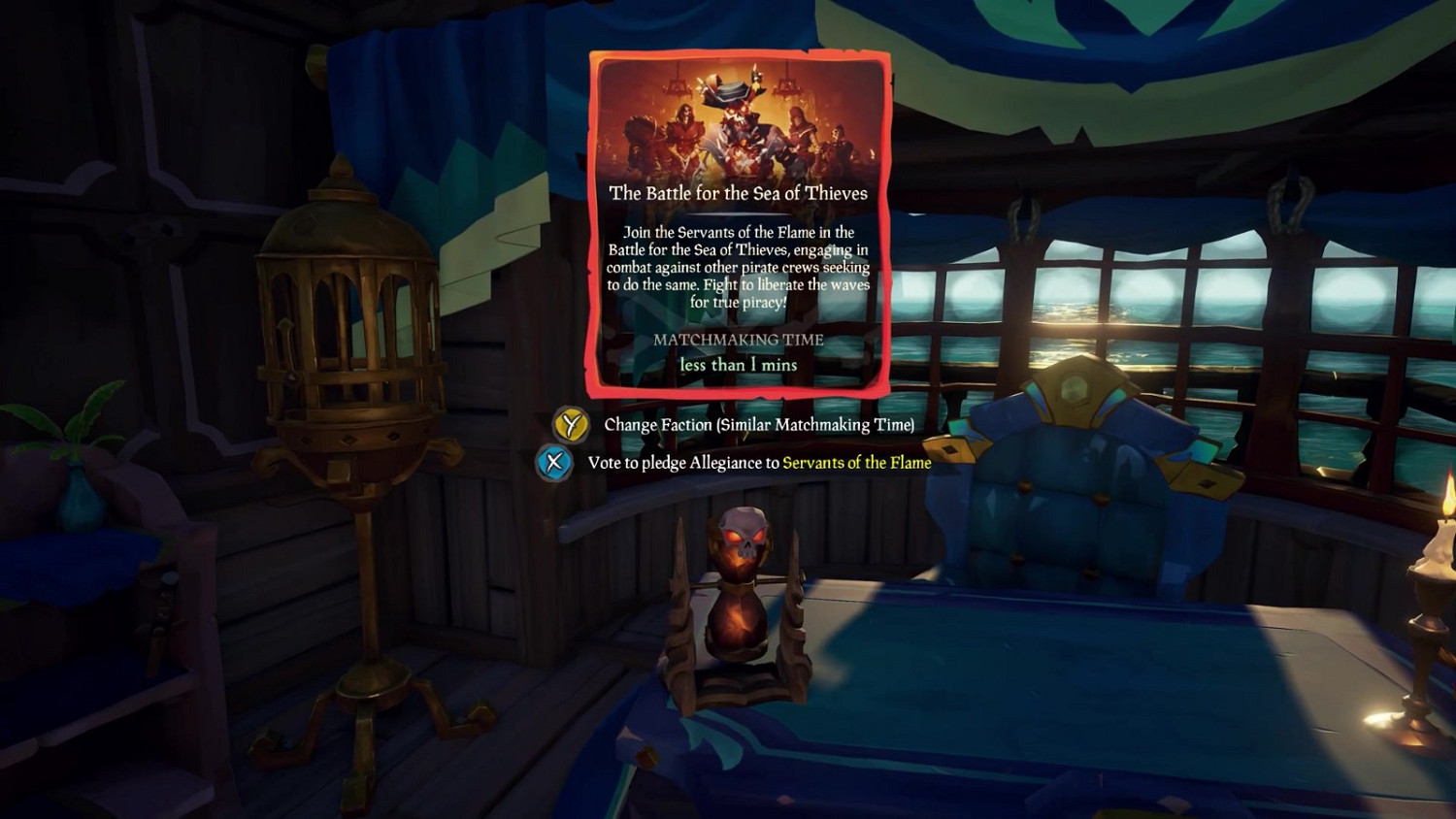
Task: Click the X controller button icon
Action: [x=554, y=463]
